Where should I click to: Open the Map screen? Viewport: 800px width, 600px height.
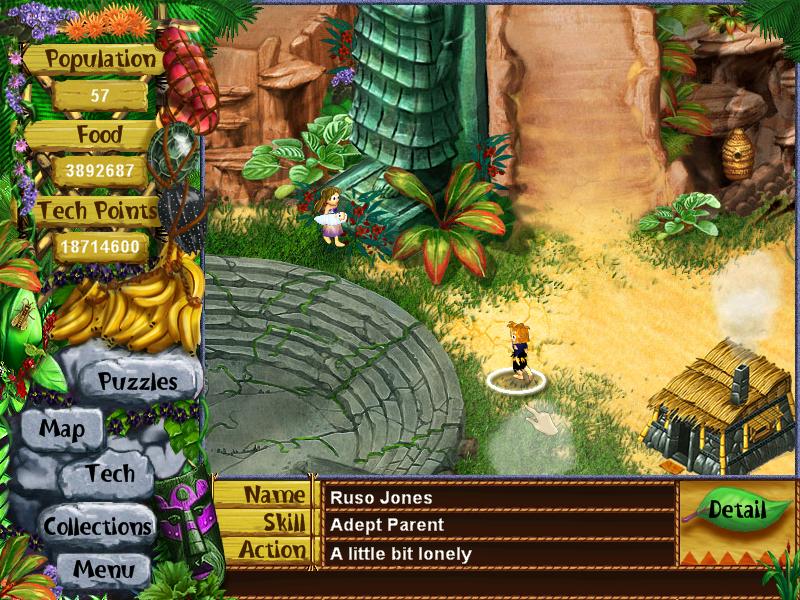click(61, 430)
